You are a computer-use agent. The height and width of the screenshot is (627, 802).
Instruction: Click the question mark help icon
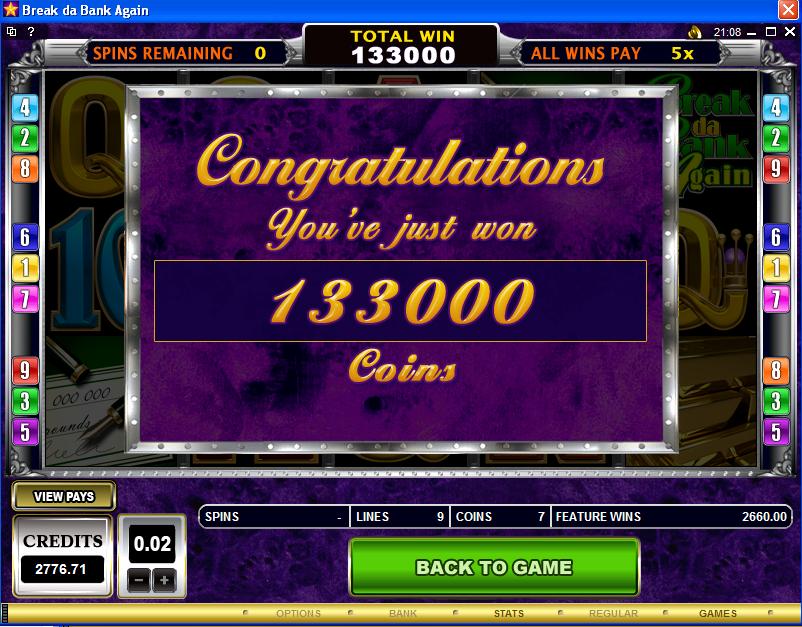[x=31, y=32]
